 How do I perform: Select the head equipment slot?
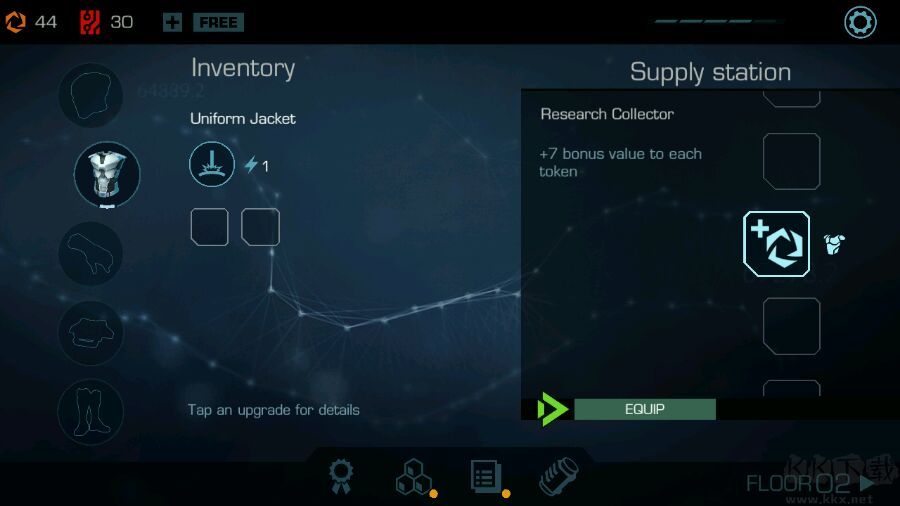91,96
